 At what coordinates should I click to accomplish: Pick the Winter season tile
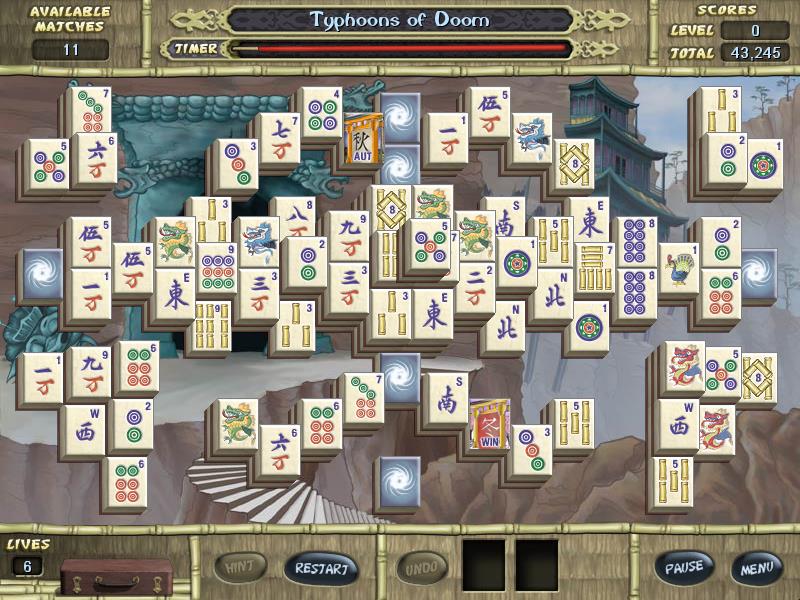point(489,424)
